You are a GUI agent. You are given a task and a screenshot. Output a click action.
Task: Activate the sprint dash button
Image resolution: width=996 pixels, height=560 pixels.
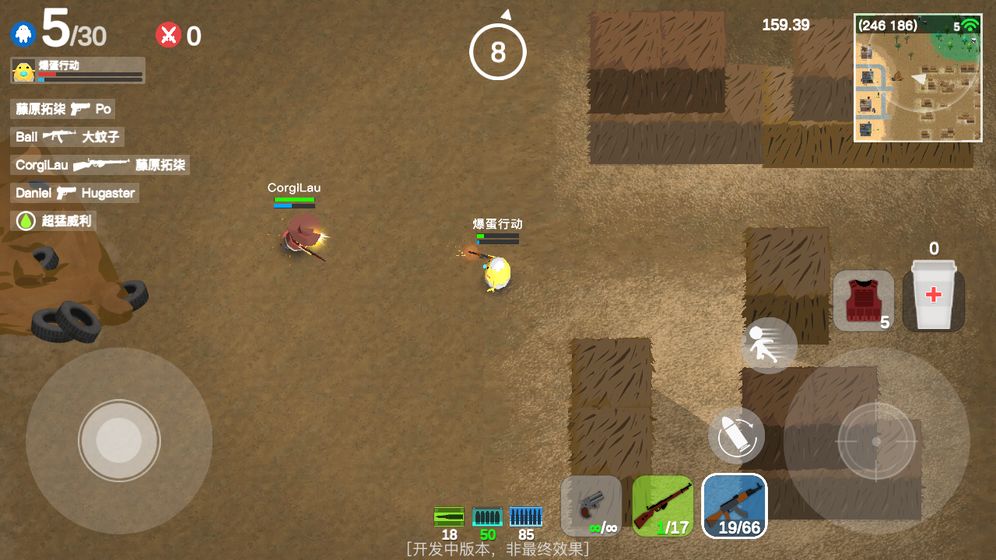coord(769,345)
